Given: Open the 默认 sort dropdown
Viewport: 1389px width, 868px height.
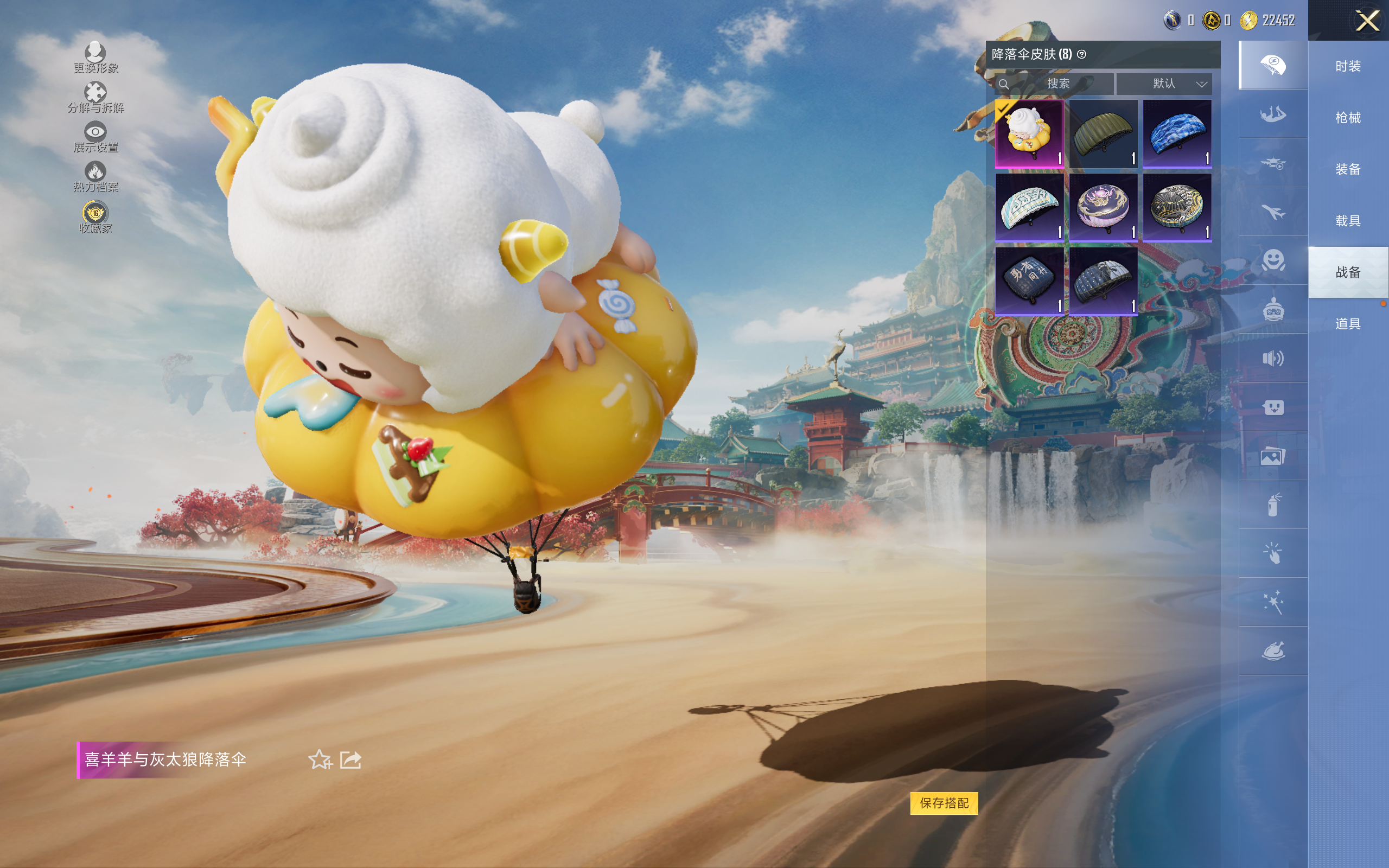Looking at the screenshot, I should 1163,84.
